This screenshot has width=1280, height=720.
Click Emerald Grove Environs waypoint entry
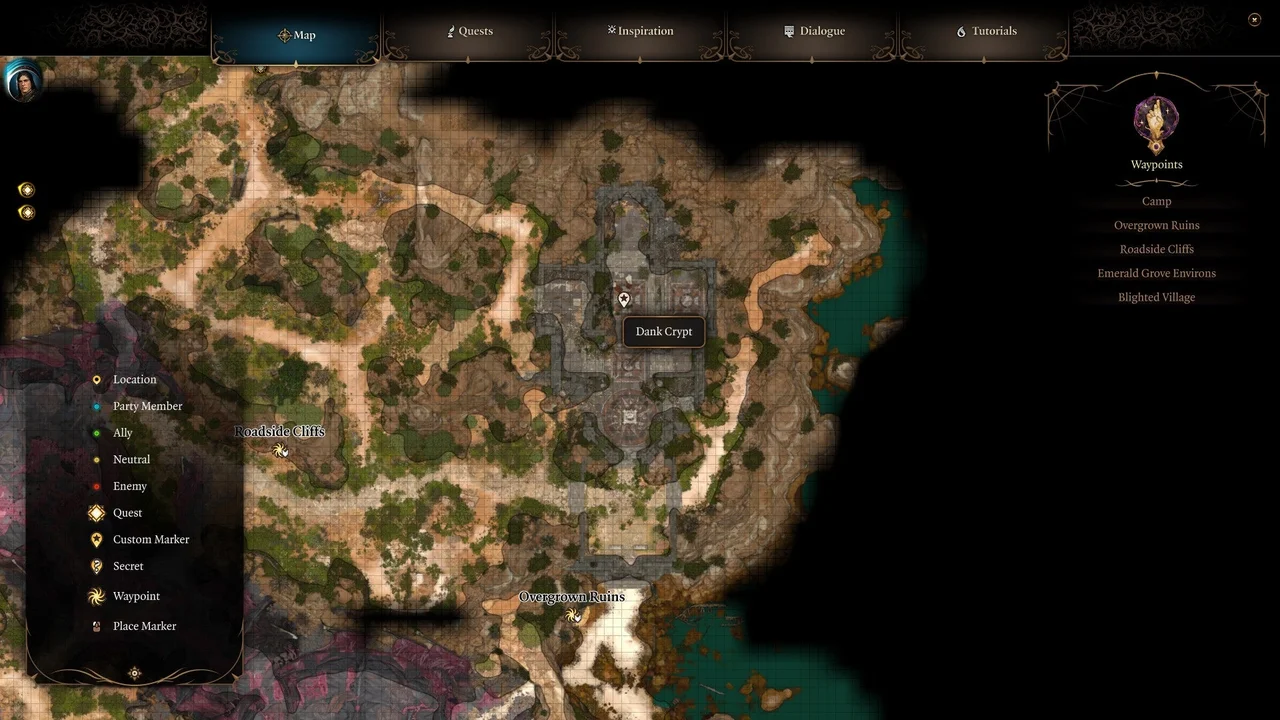click(x=1156, y=273)
